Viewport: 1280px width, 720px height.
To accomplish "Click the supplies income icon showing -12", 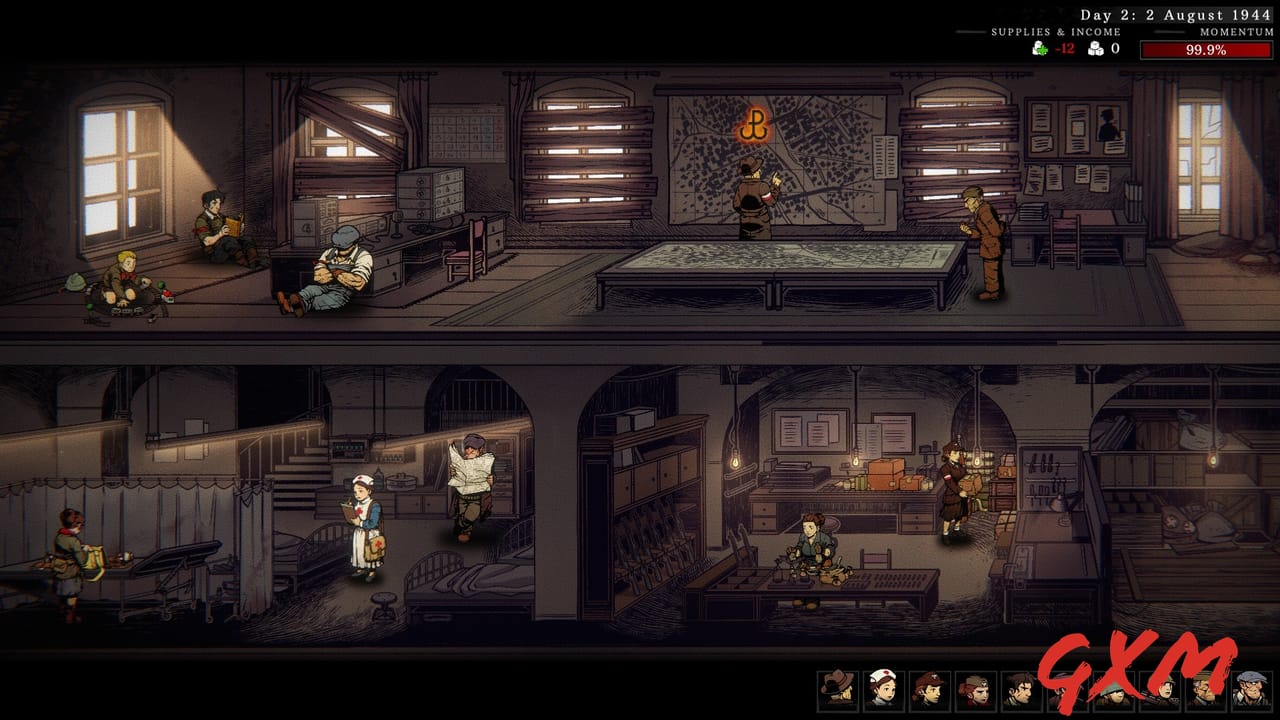I will tap(1039, 47).
